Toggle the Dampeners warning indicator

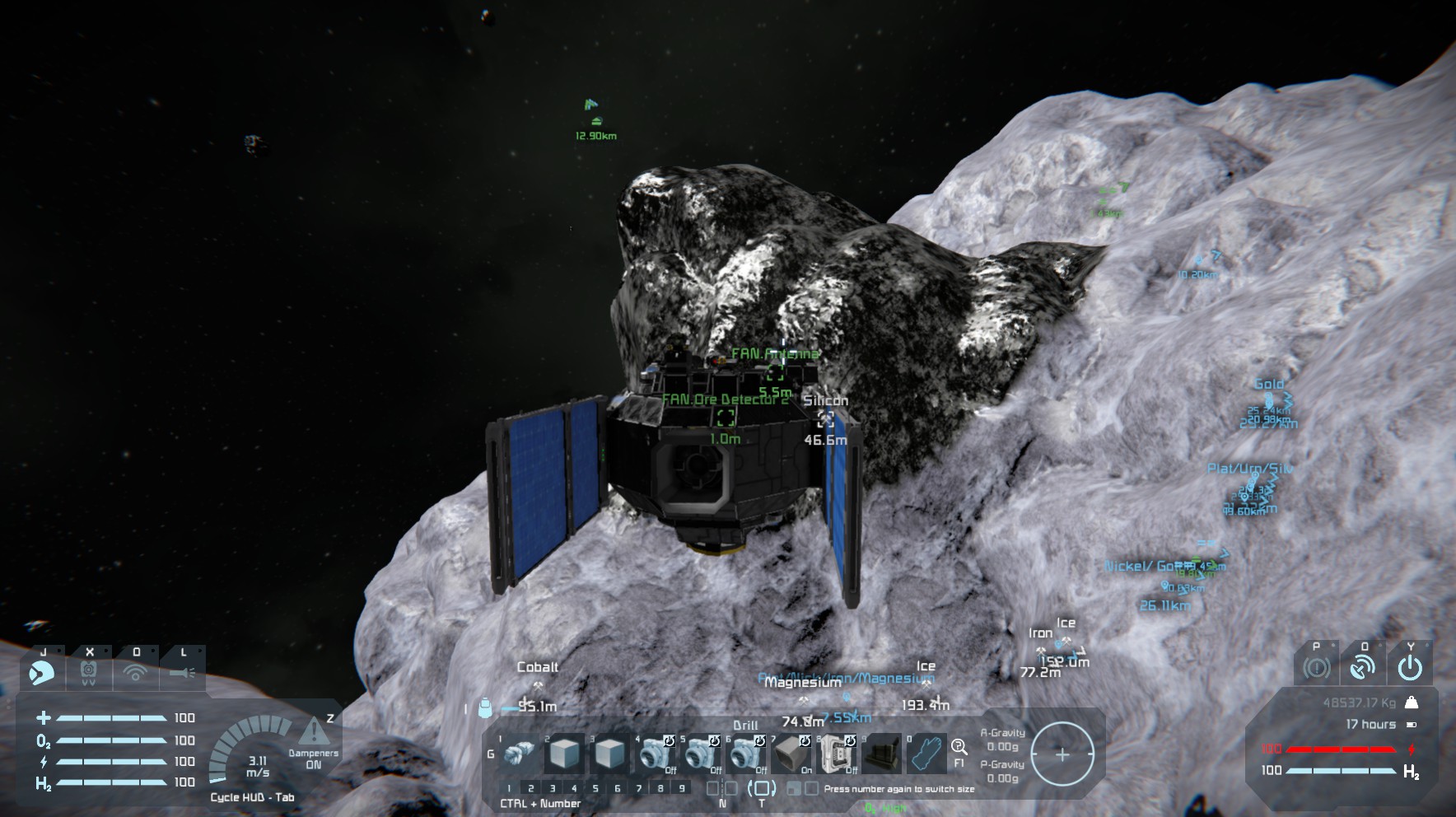coord(313,732)
